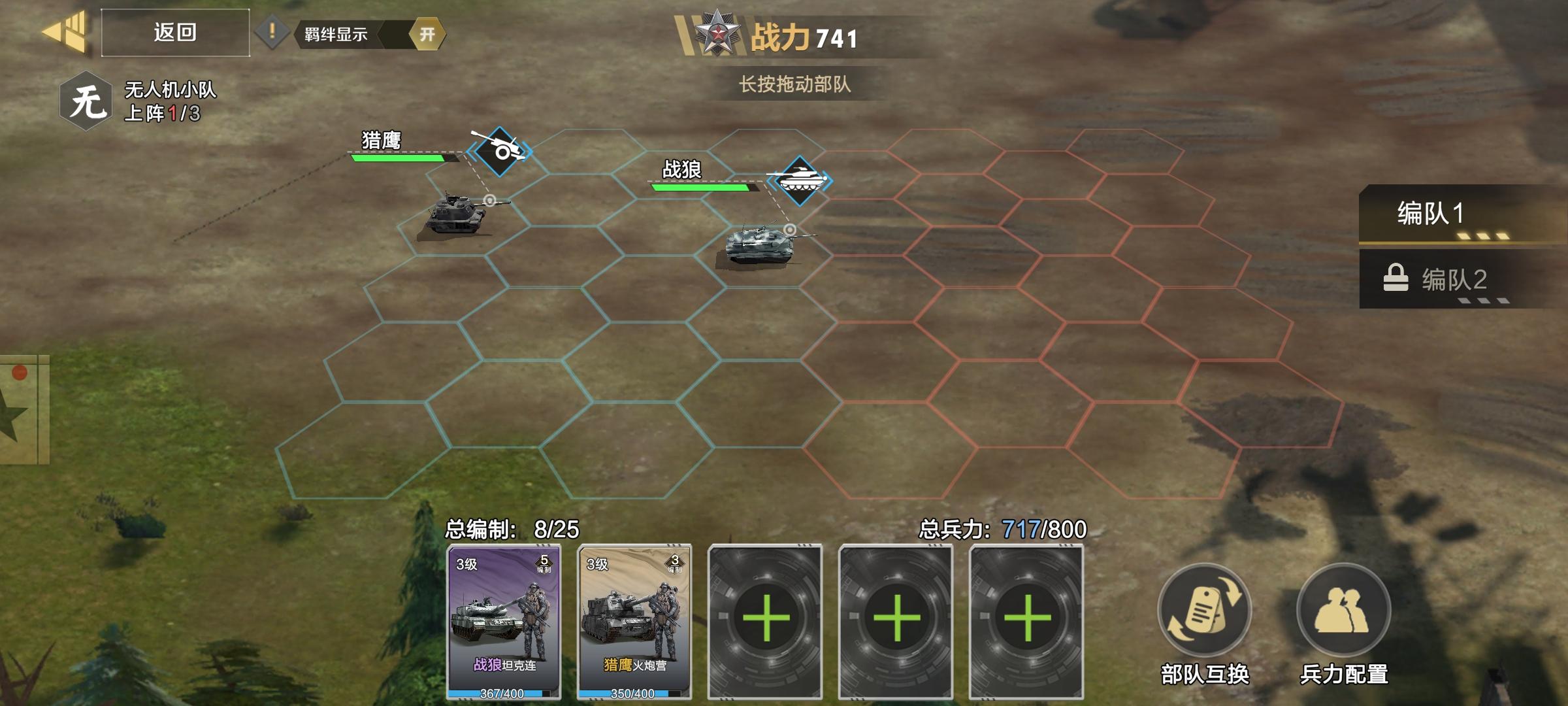The image size is (1568, 706).
Task: Select the locked 编队2 formation tab
Action: (1457, 280)
